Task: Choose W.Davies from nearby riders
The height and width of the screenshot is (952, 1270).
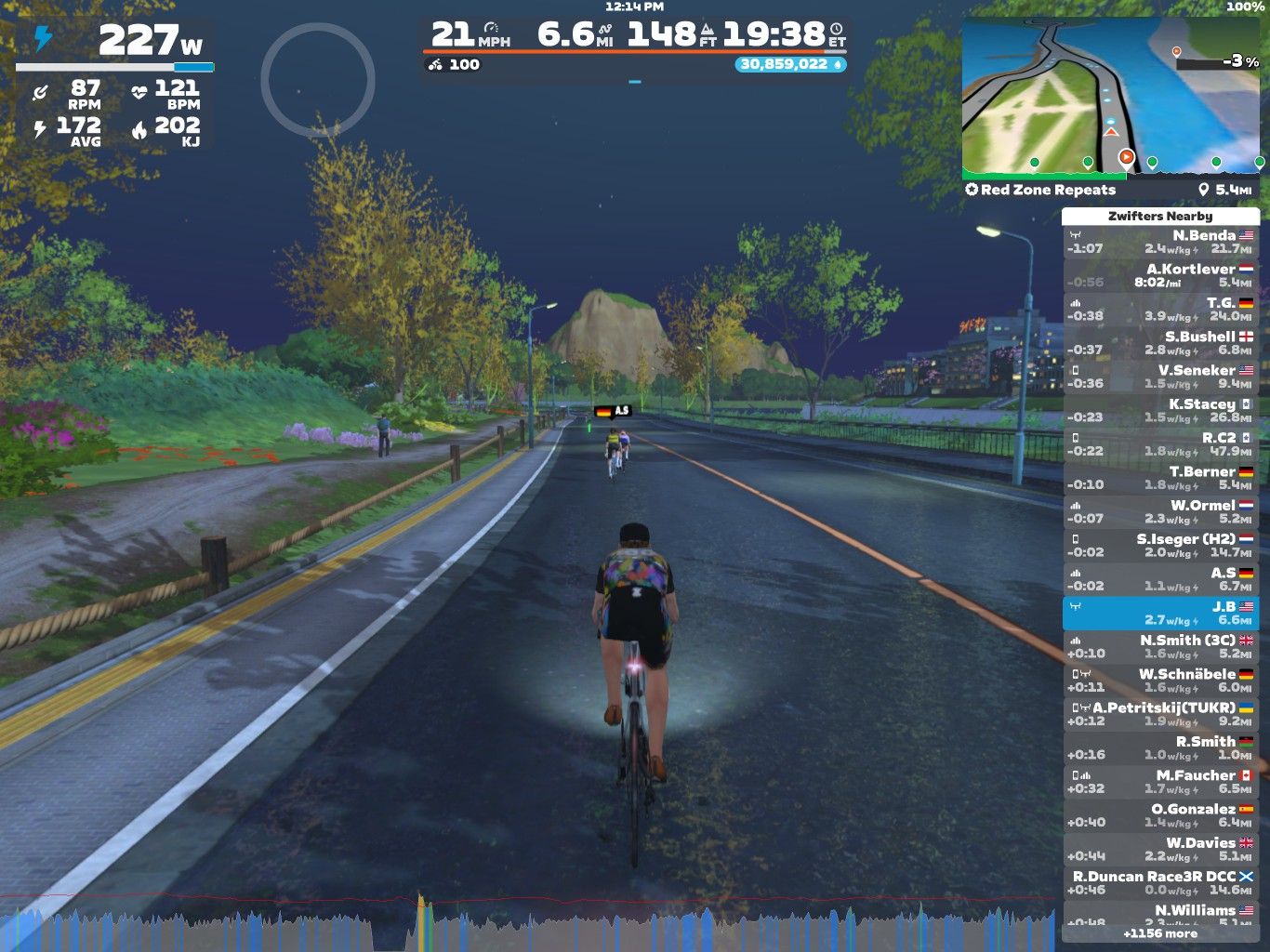Action: click(1160, 849)
